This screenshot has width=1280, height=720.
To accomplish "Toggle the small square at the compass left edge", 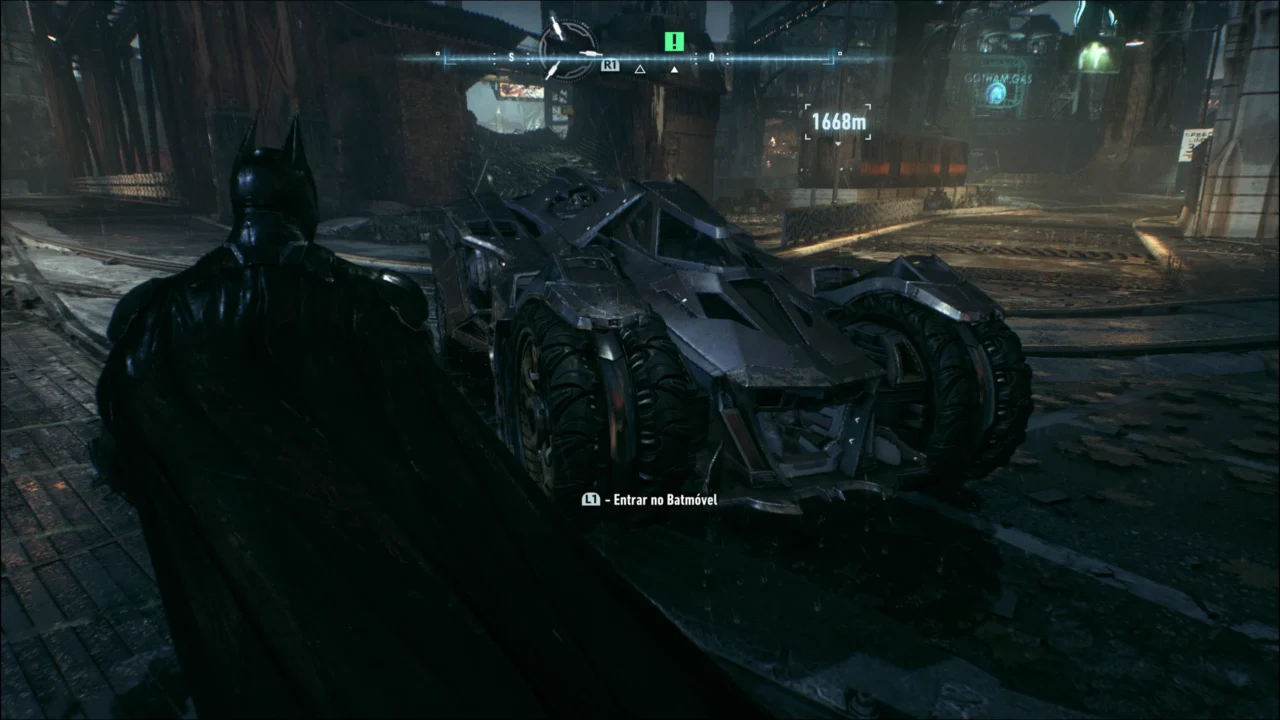I will tap(437, 53).
